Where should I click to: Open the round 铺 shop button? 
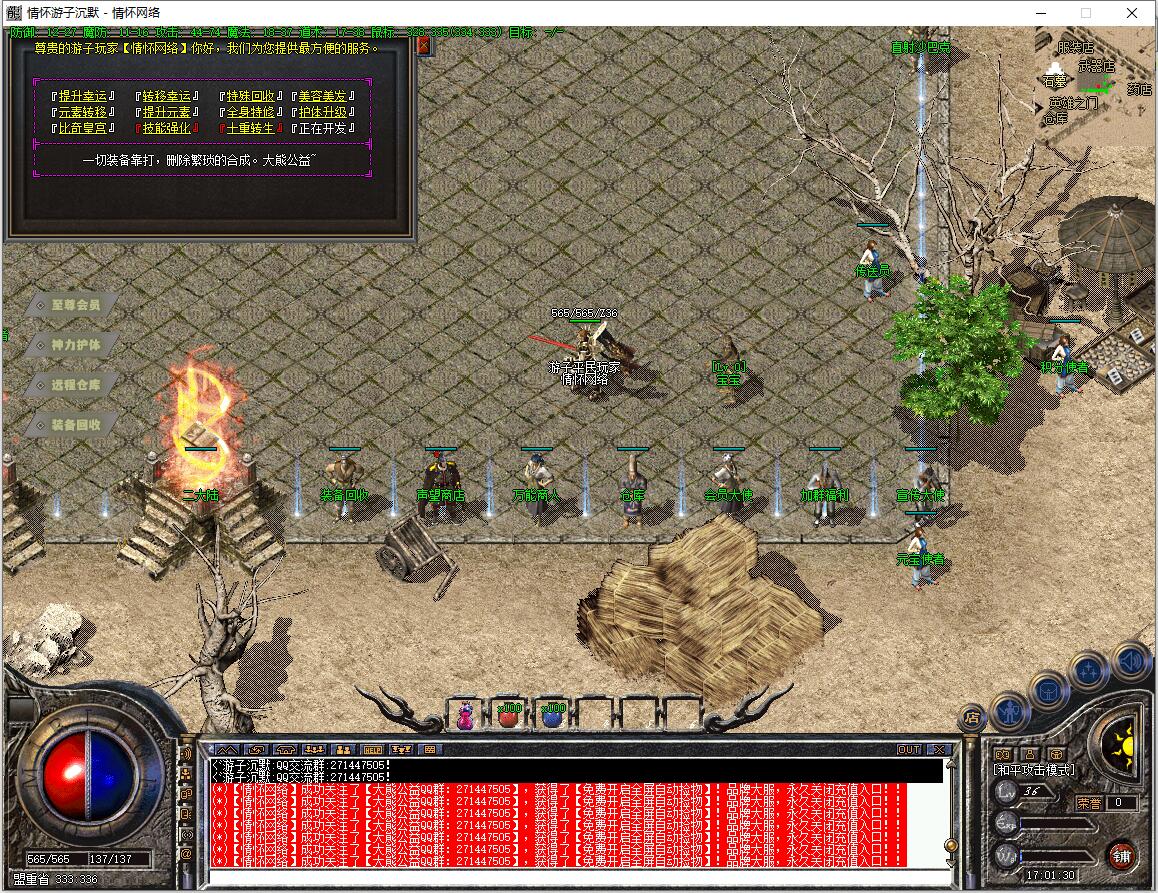(x=1122, y=855)
